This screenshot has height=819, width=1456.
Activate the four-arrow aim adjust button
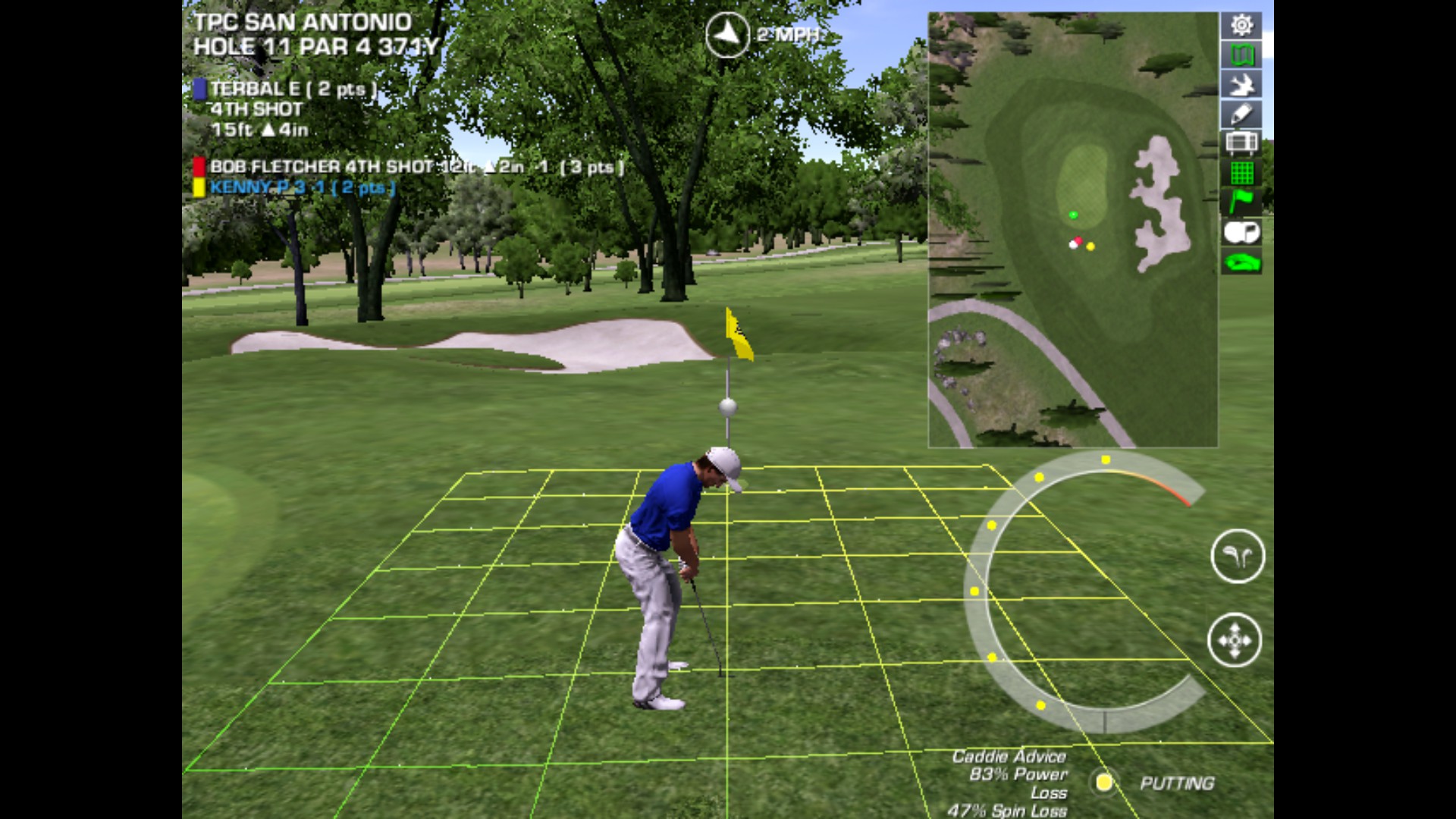point(1235,640)
